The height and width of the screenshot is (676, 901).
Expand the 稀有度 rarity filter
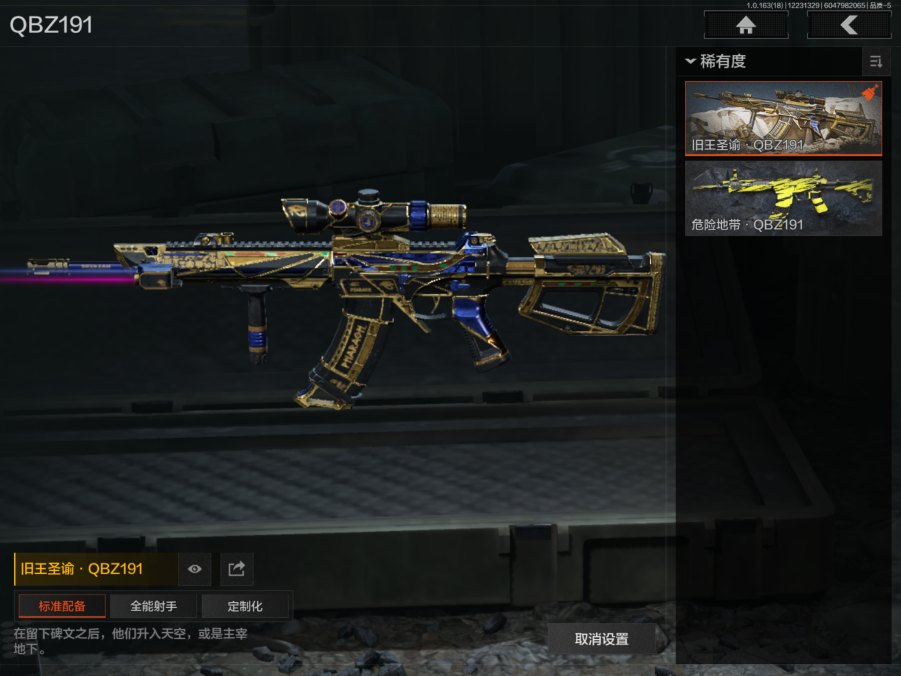point(717,62)
